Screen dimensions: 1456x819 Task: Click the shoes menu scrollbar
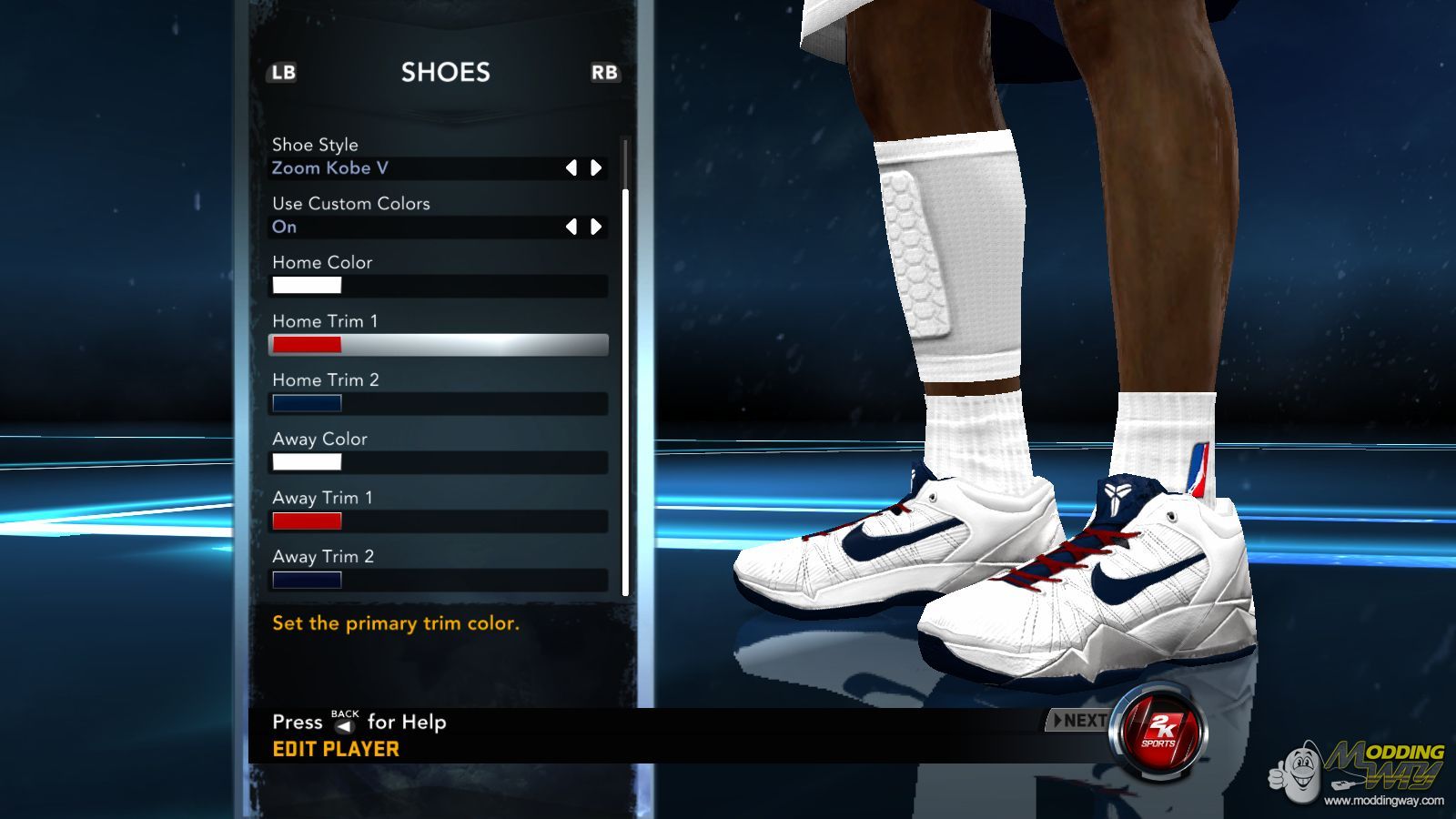(x=625, y=391)
